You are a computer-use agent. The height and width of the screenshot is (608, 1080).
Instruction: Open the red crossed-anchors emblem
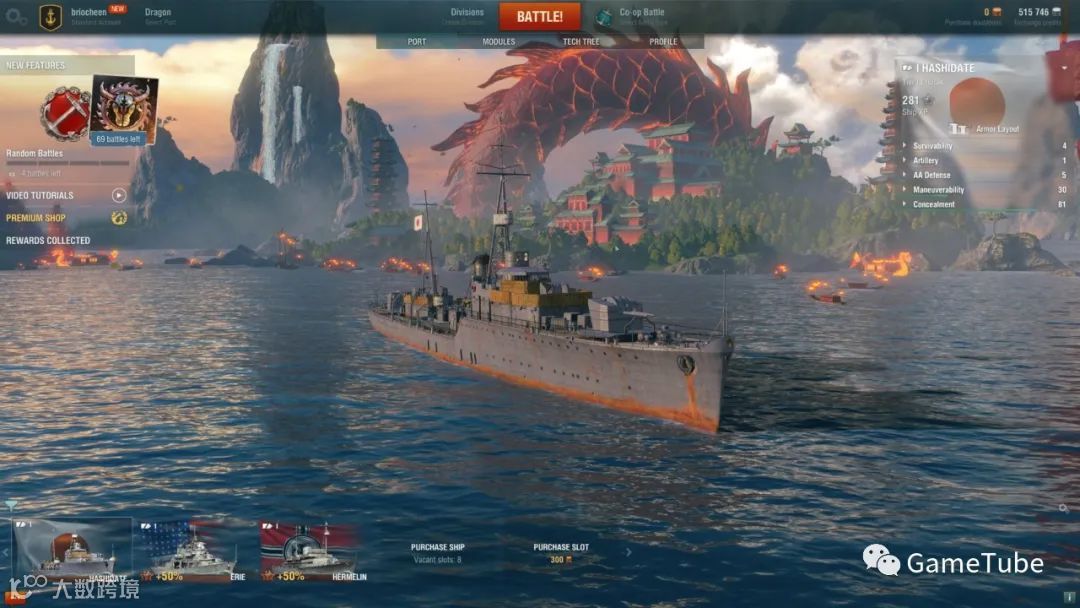tap(65, 113)
